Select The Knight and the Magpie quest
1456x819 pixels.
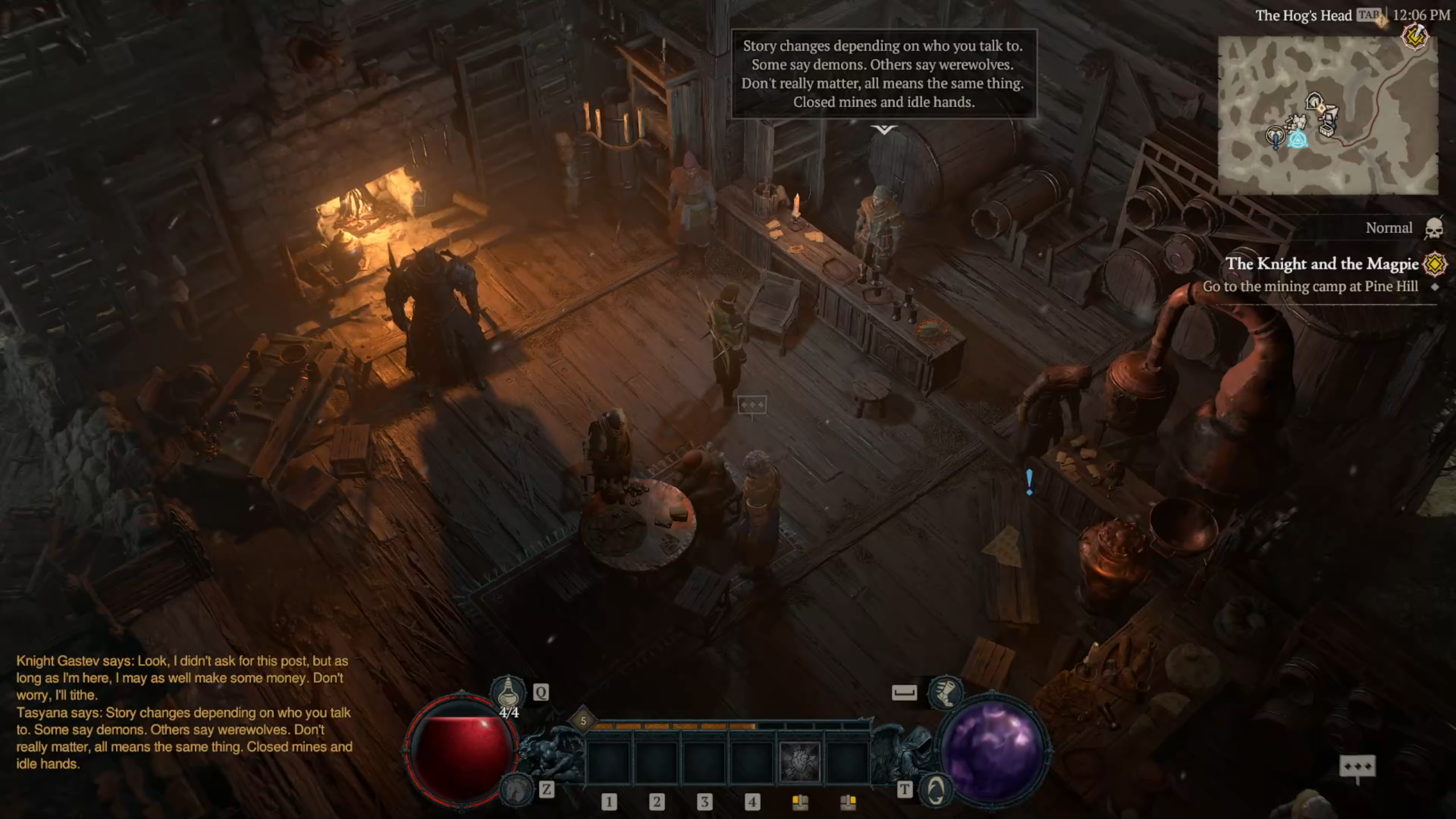pyautogui.click(x=1322, y=264)
